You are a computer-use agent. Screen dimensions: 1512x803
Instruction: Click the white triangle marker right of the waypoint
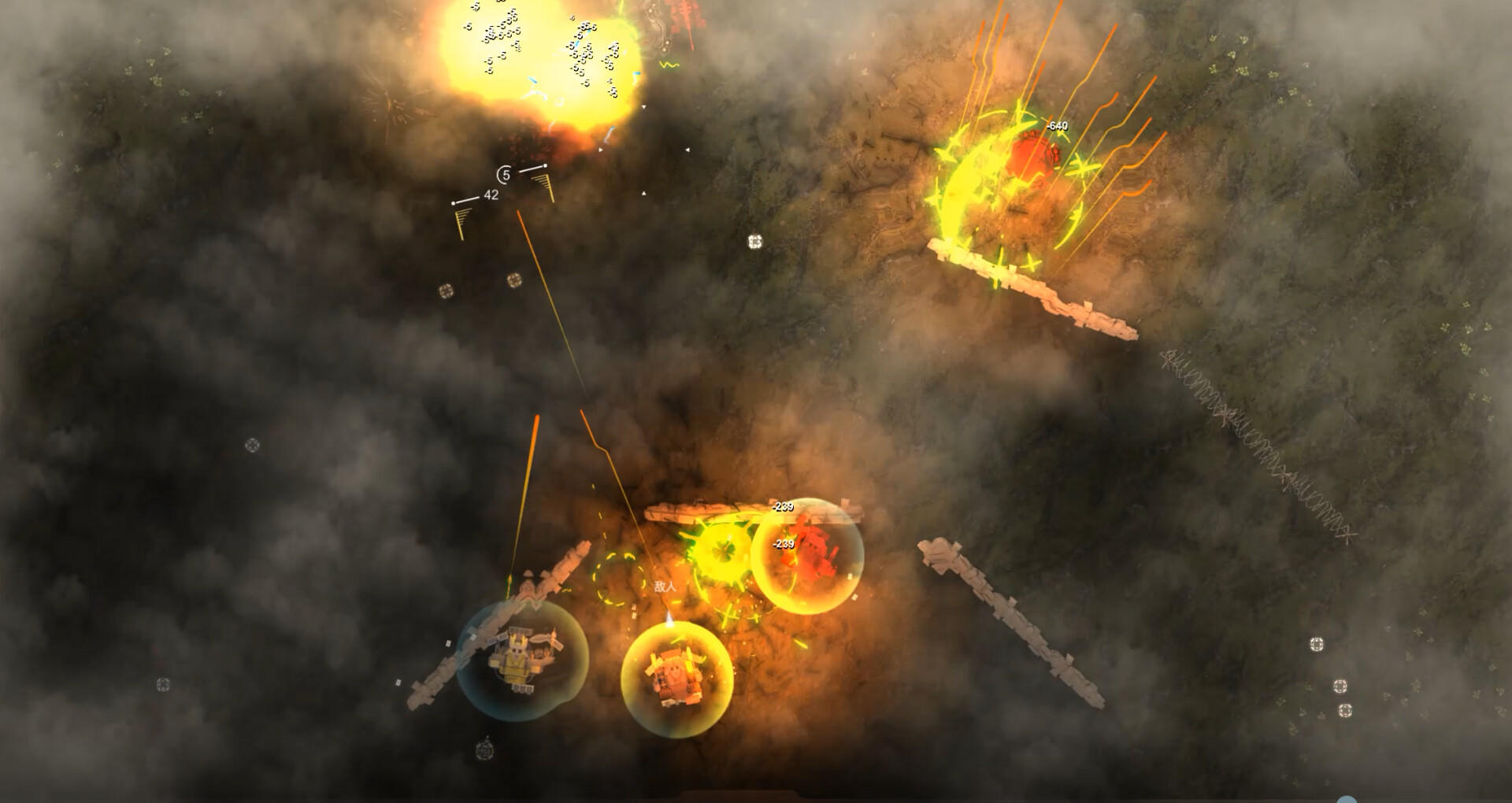tap(600, 149)
